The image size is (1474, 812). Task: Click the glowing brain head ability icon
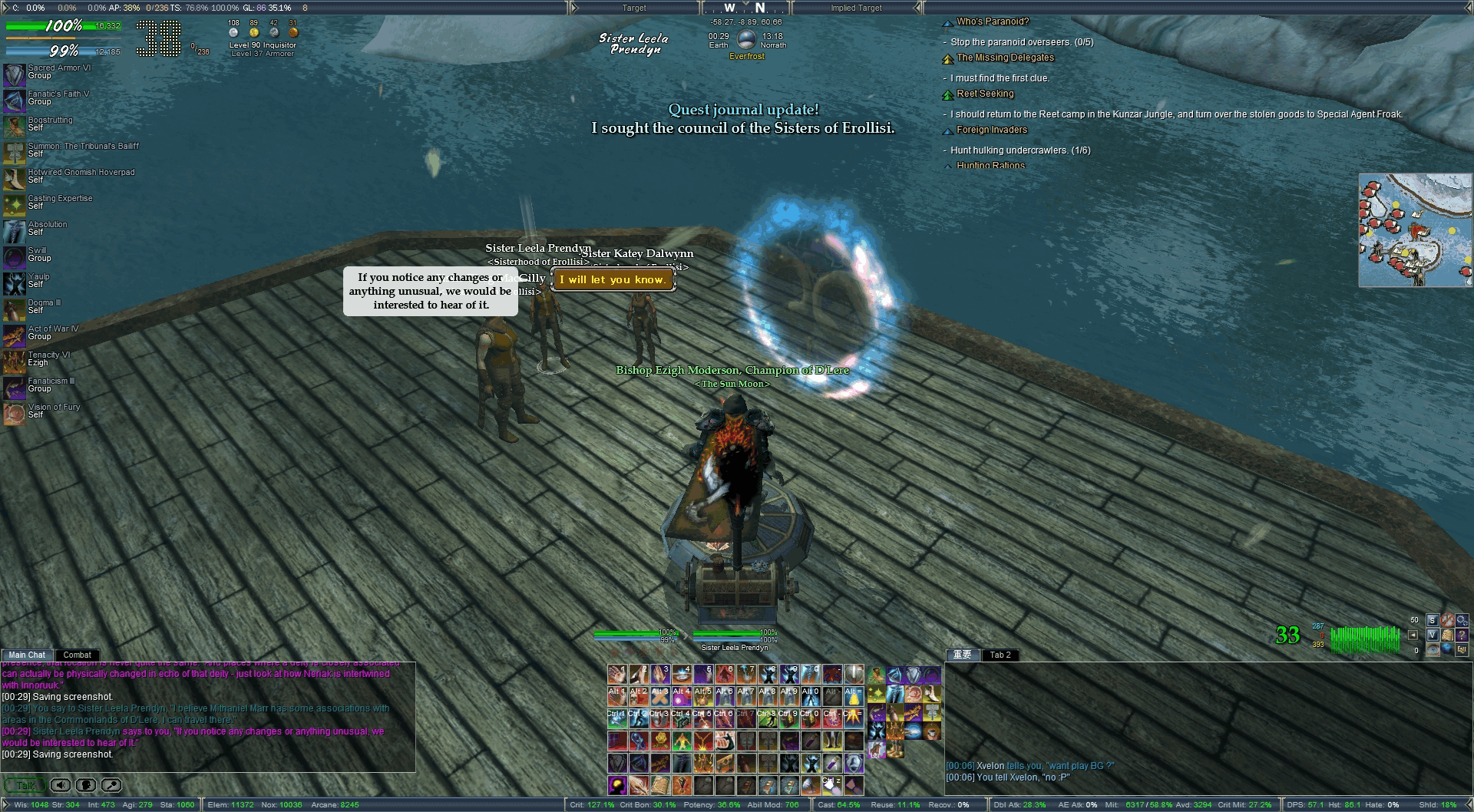pyautogui.click(x=617, y=785)
